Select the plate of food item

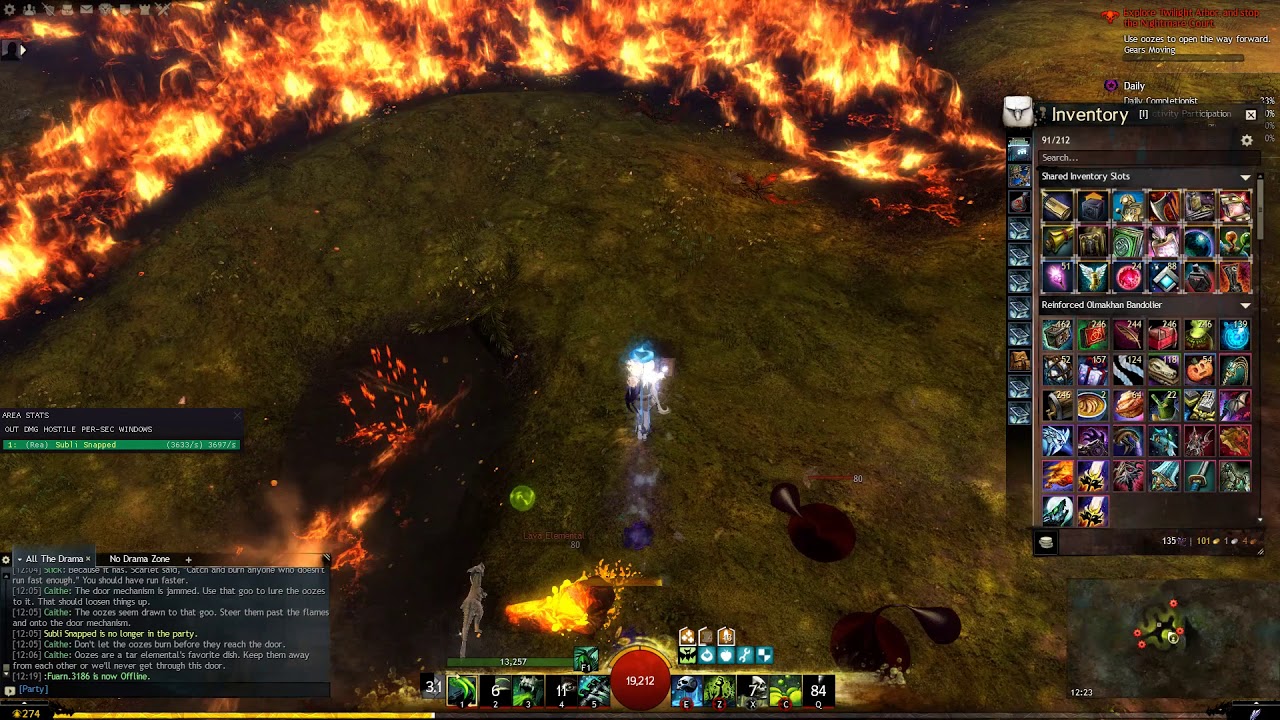tap(1128, 406)
